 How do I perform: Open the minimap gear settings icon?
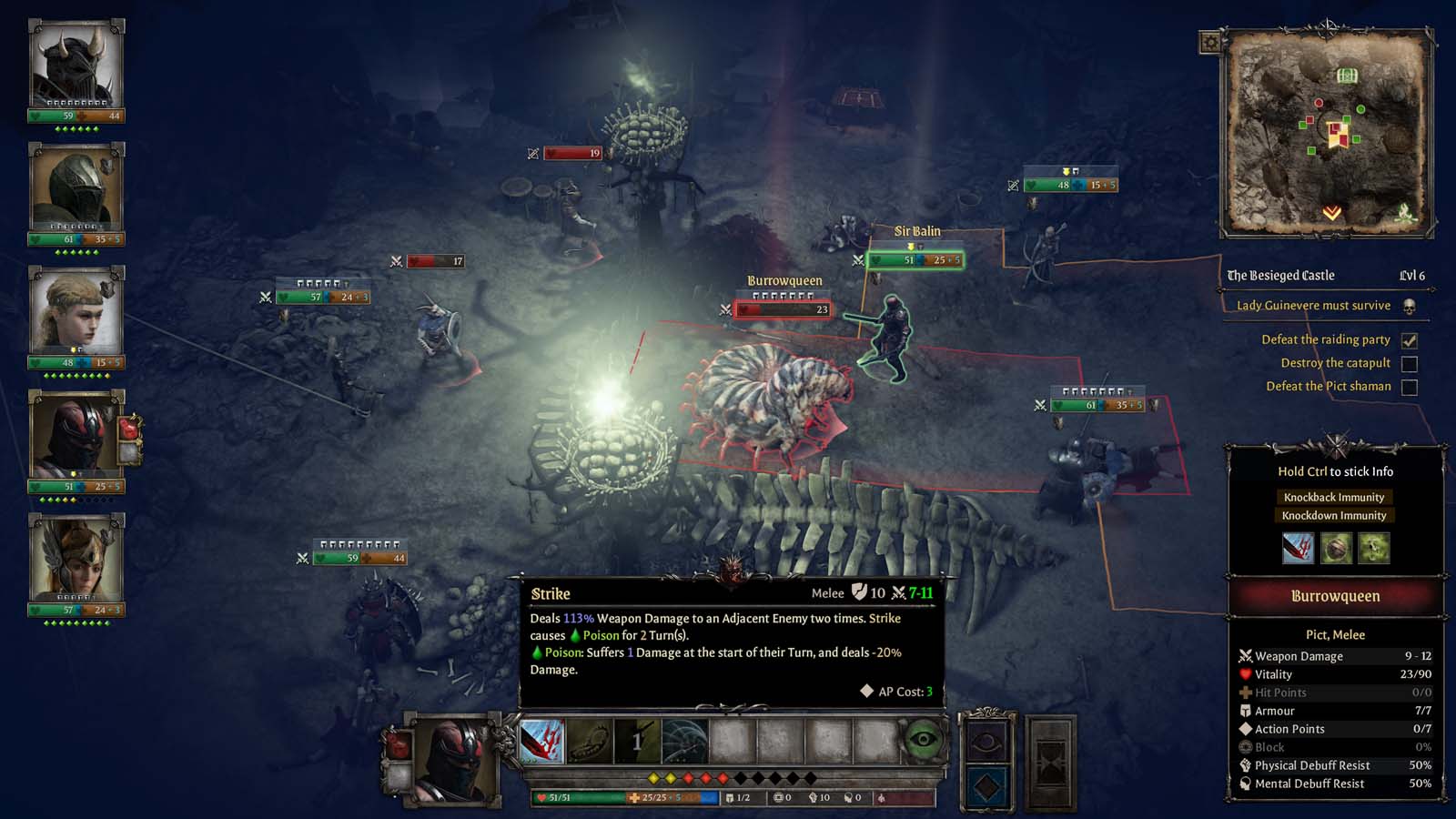click(x=1211, y=41)
